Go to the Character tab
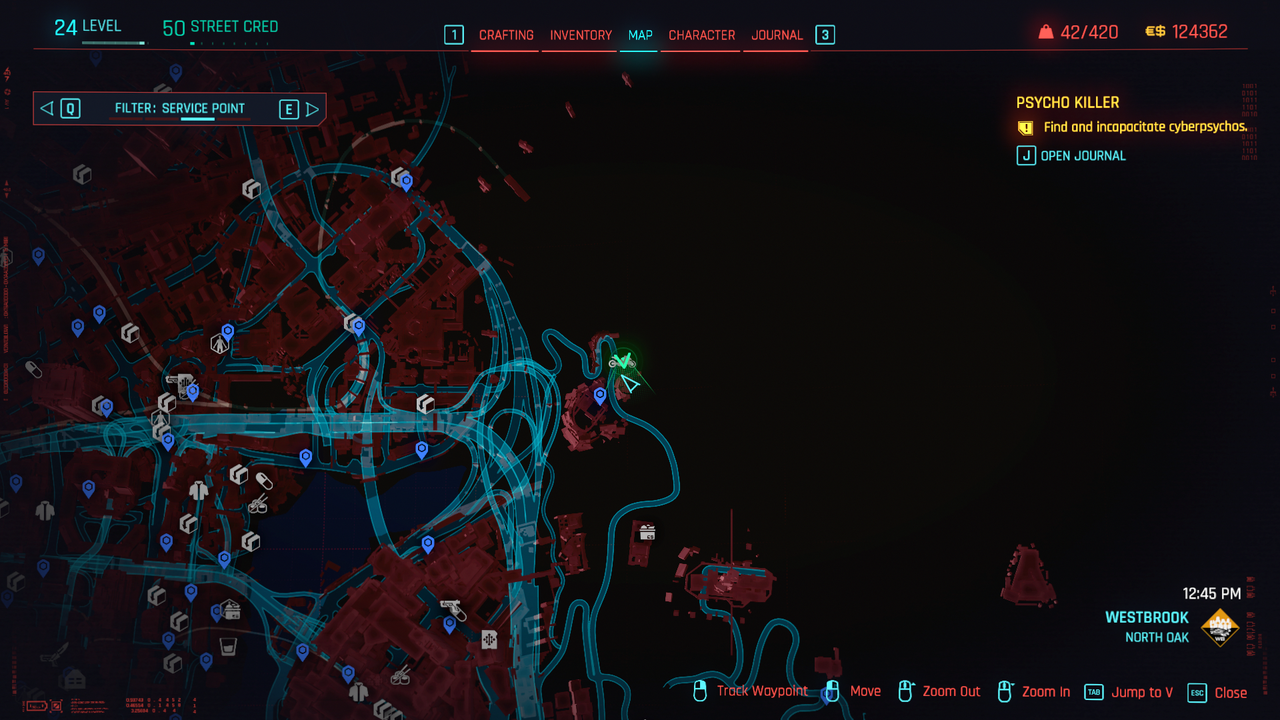 coord(702,35)
